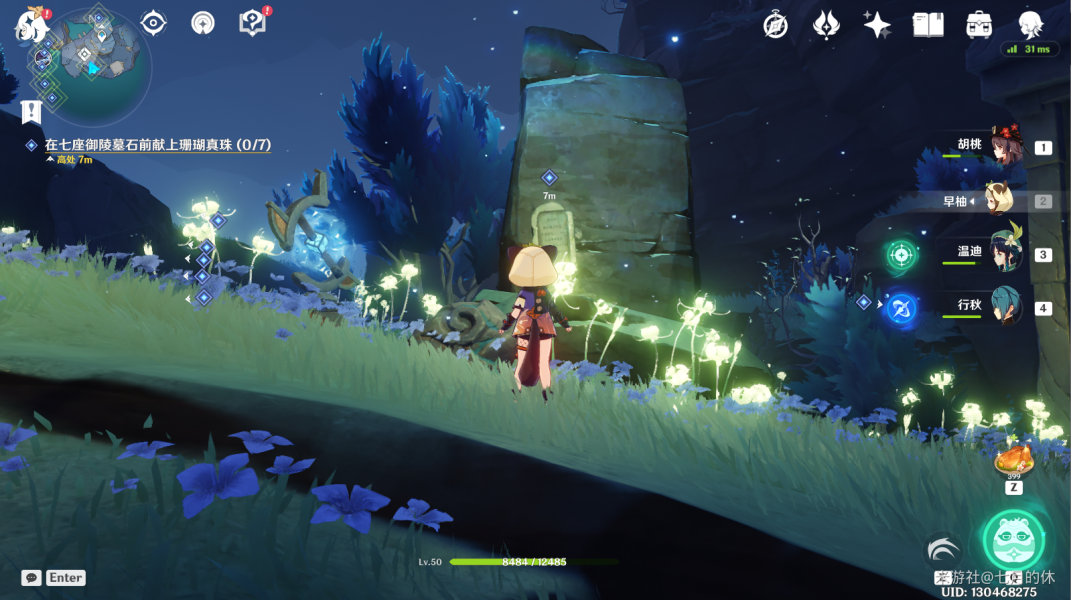Open the character profile head icon

[1030, 24]
